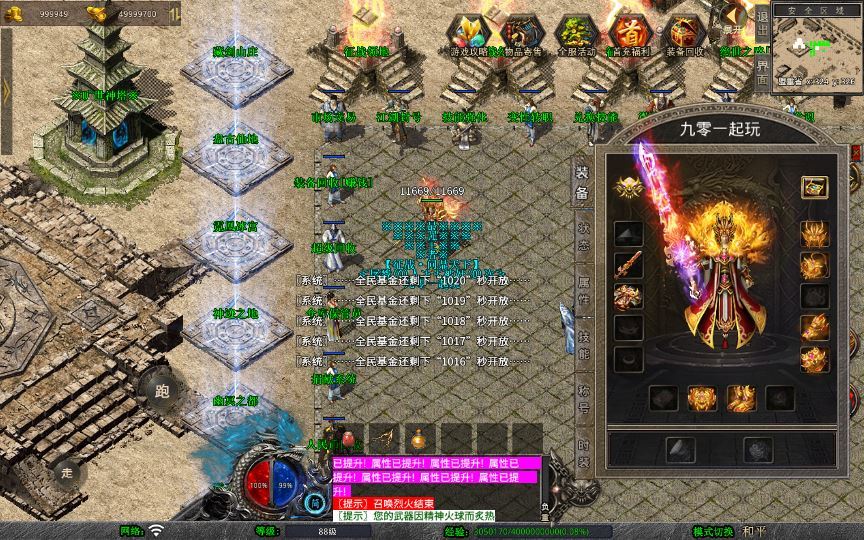Select the equipped sword weapon slot
This screenshot has width=864, height=540.
click(628, 266)
